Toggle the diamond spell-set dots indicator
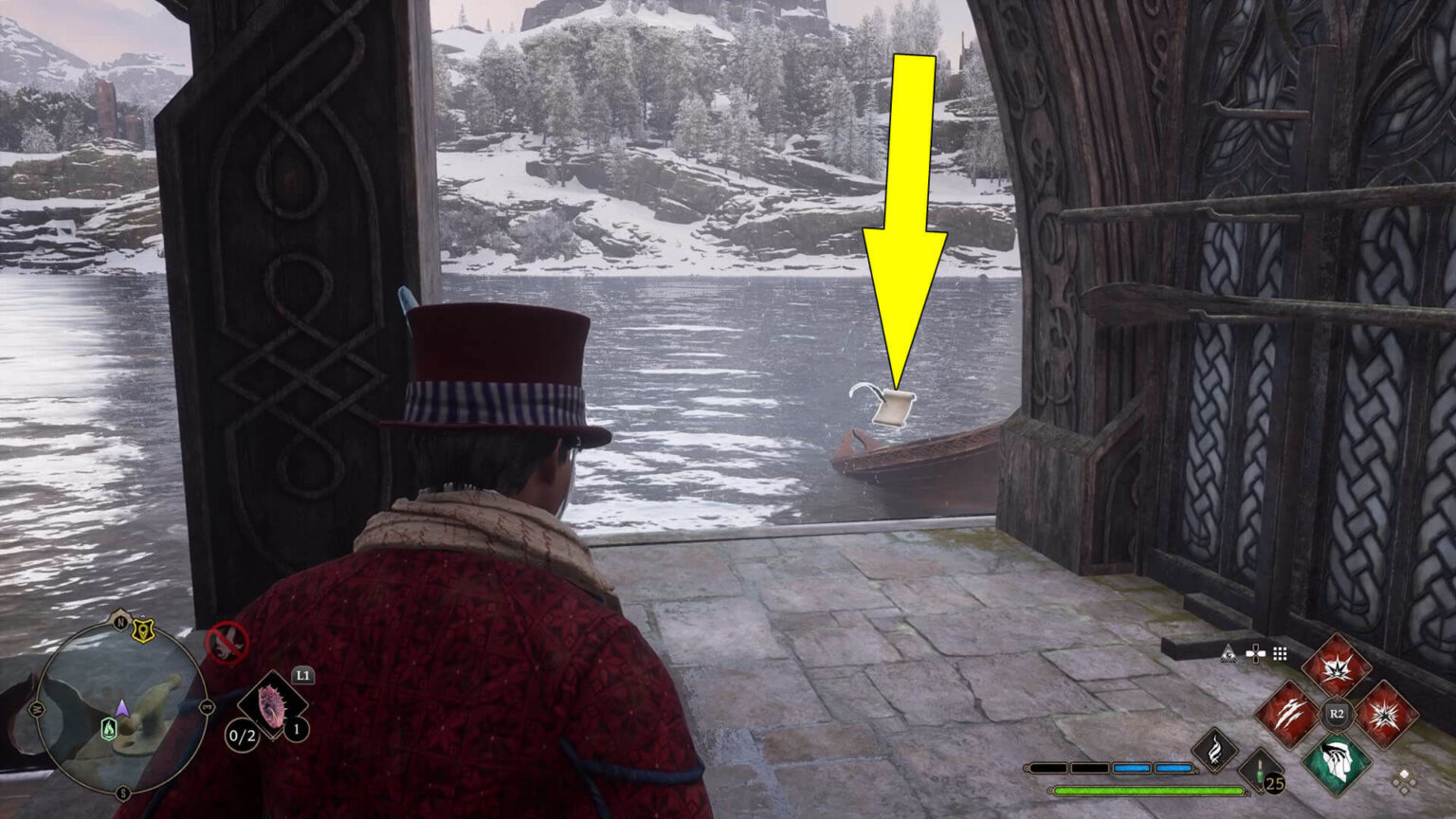The width and height of the screenshot is (1456, 819). tap(1403, 780)
